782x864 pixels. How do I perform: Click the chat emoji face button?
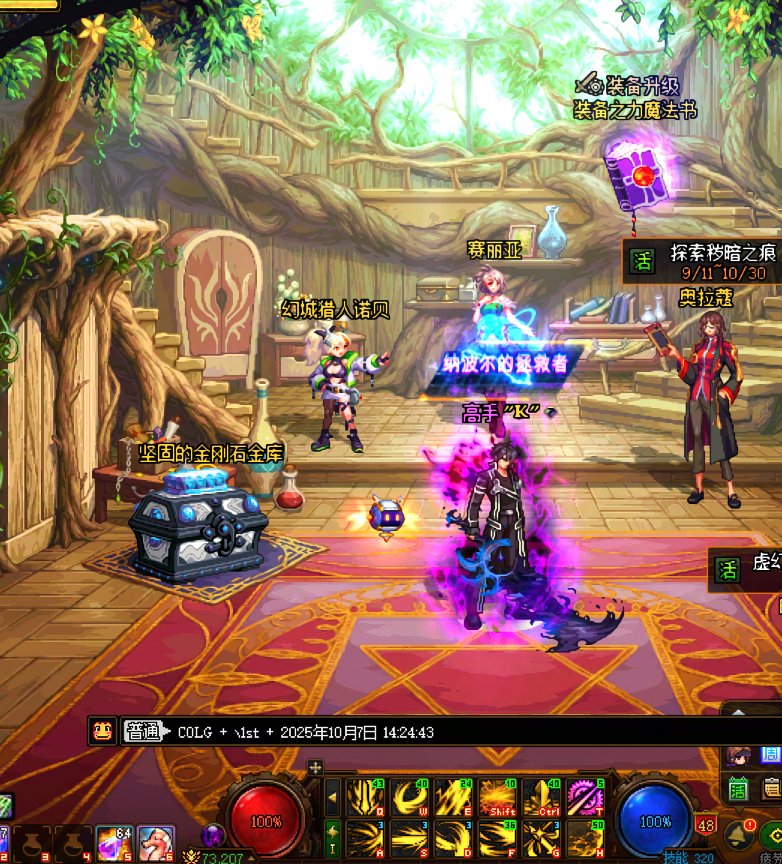(x=102, y=731)
